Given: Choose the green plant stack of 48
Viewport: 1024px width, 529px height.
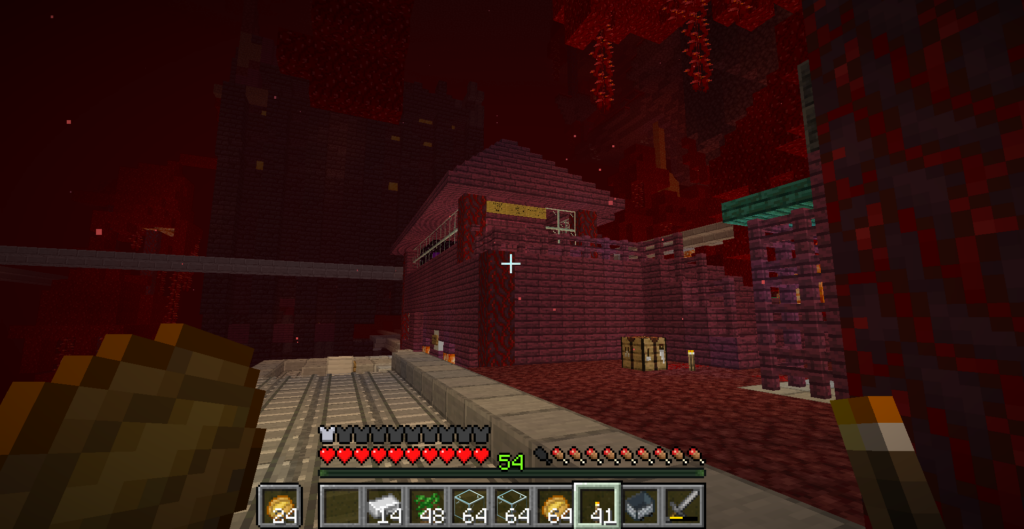Looking at the screenshot, I should 426,506.
